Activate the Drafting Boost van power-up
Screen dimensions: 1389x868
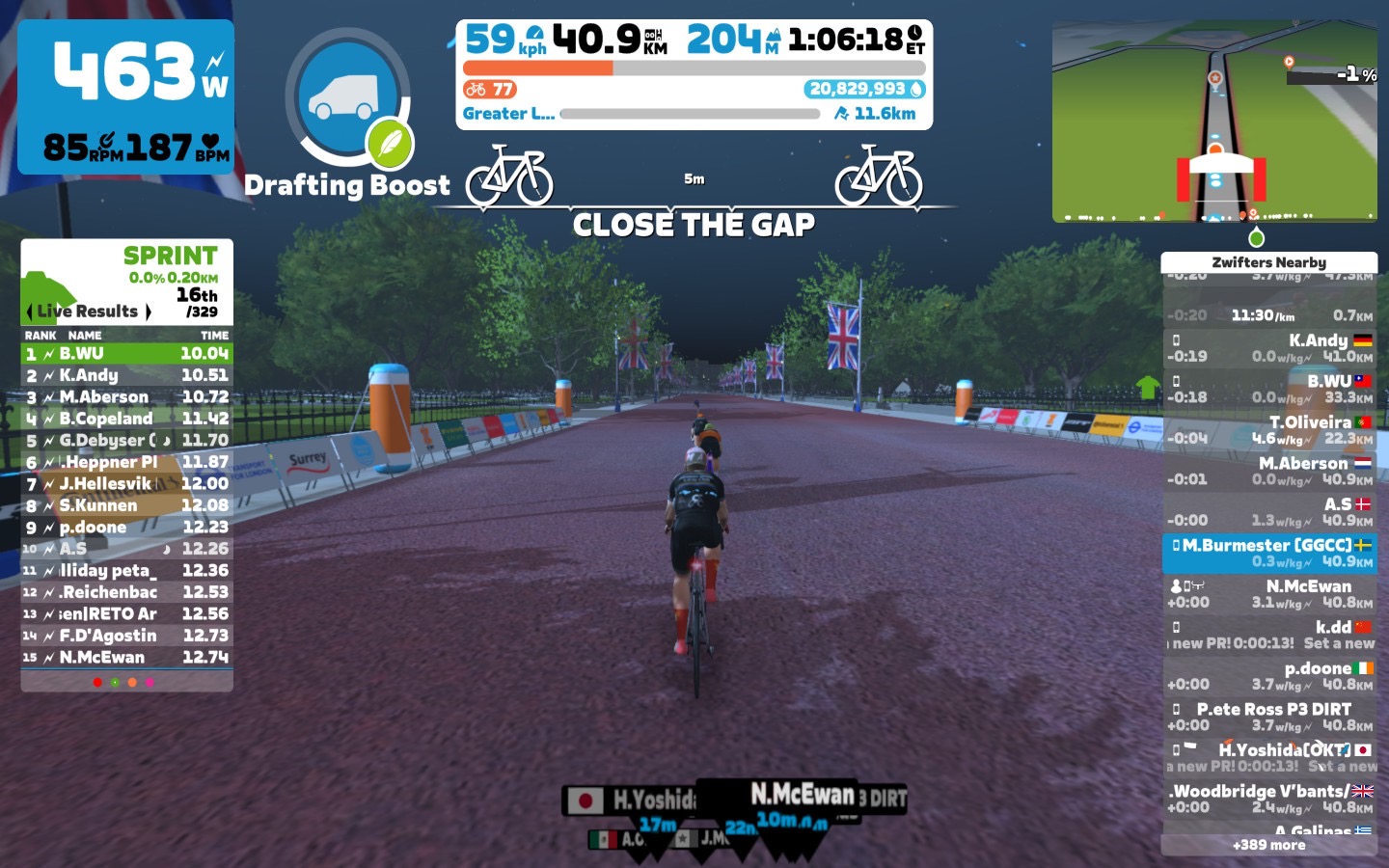(347, 96)
